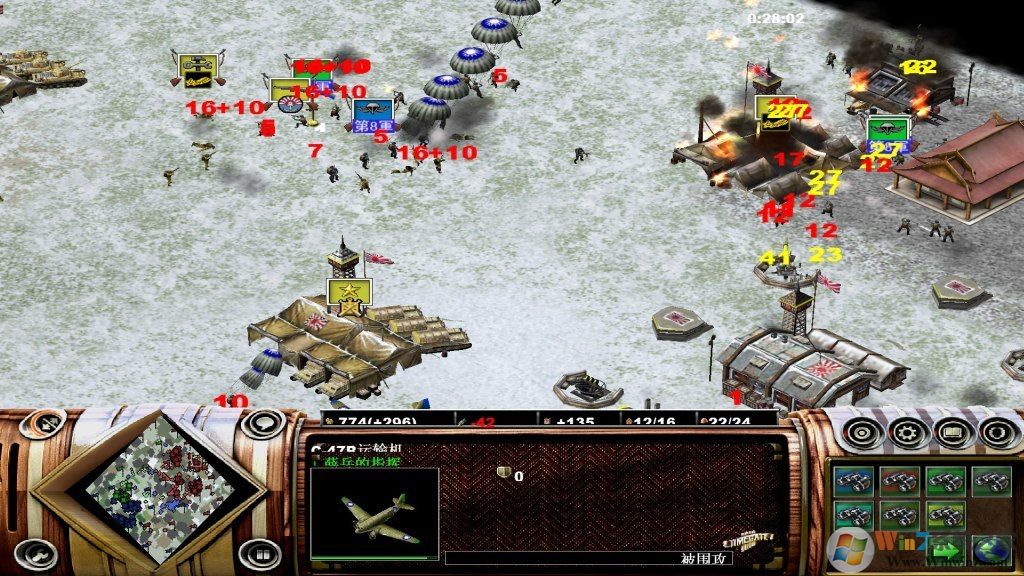Select the C-47 transport plane portrait
The image size is (1024, 576).
tap(374, 512)
